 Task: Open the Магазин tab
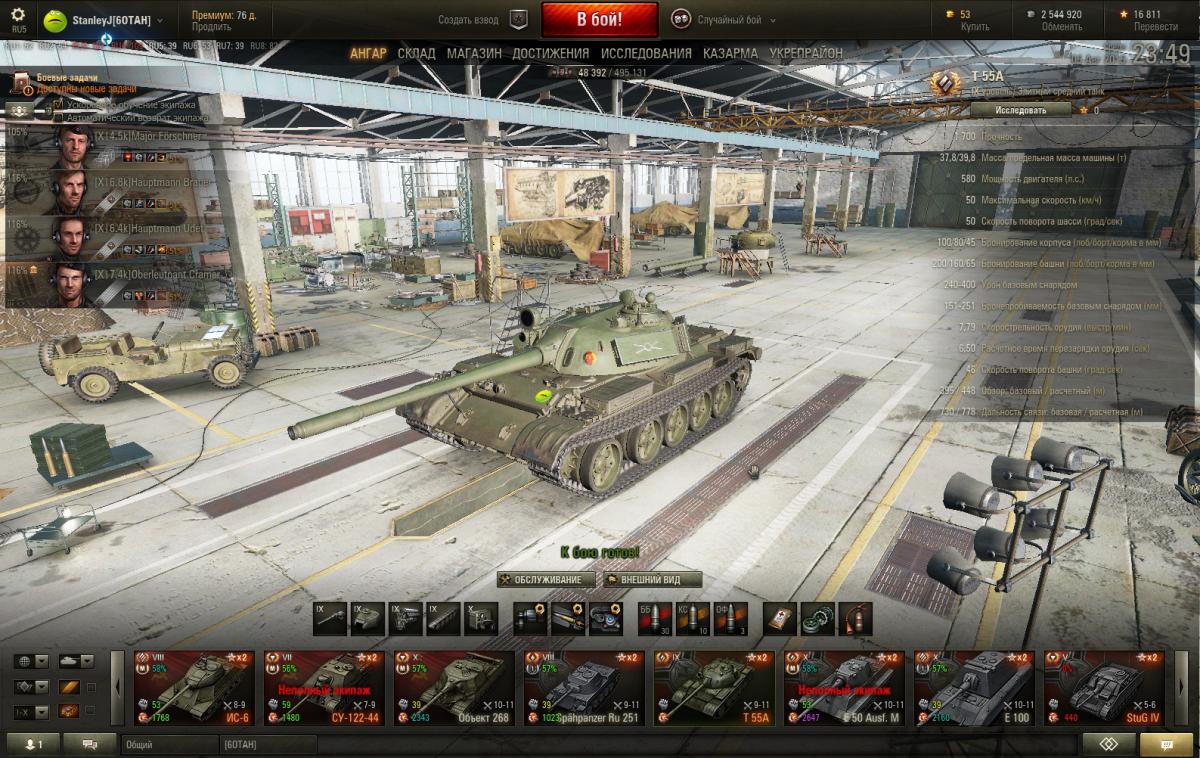474,53
